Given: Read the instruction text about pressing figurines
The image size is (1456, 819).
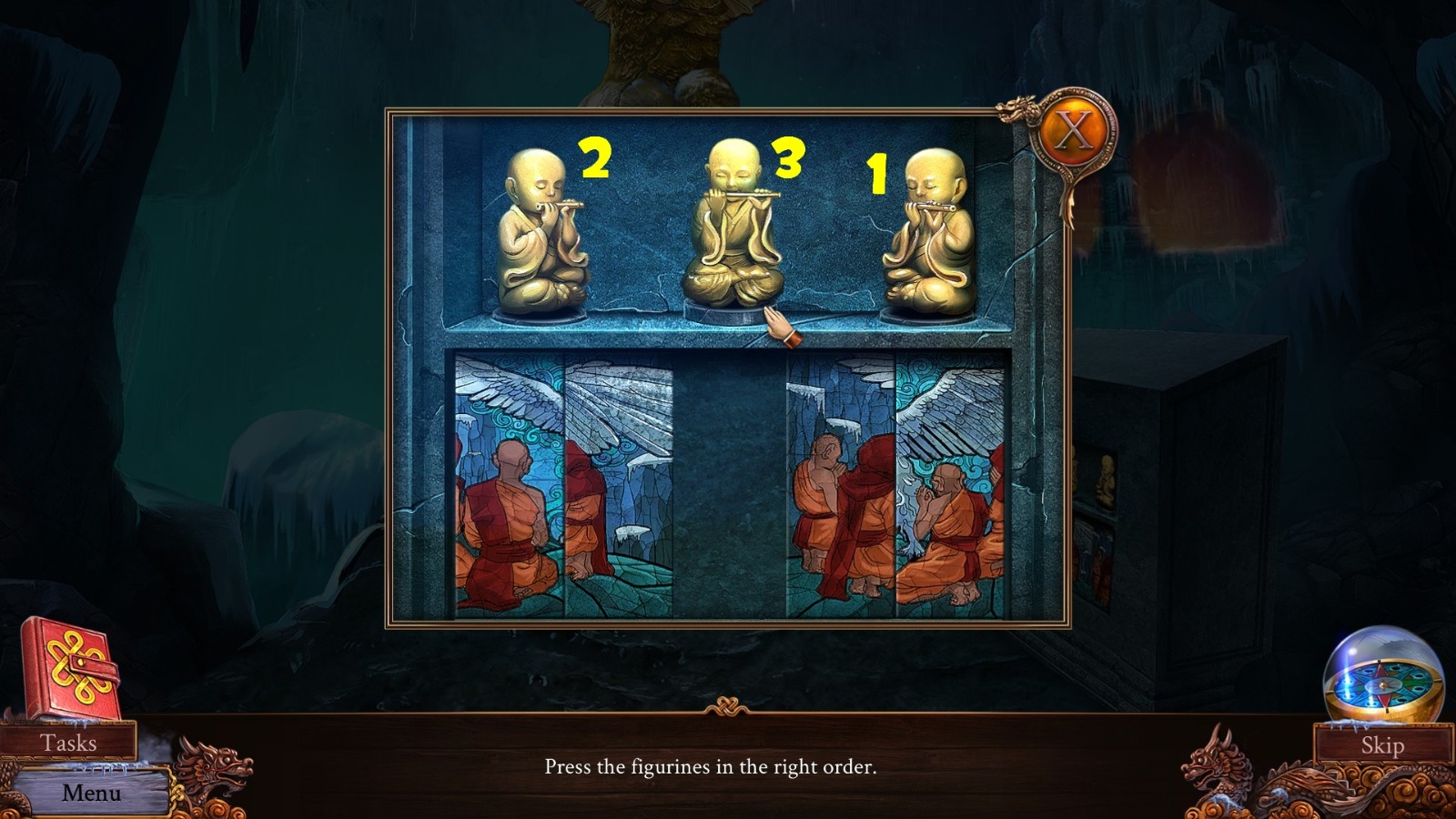Looking at the screenshot, I should (x=711, y=767).
